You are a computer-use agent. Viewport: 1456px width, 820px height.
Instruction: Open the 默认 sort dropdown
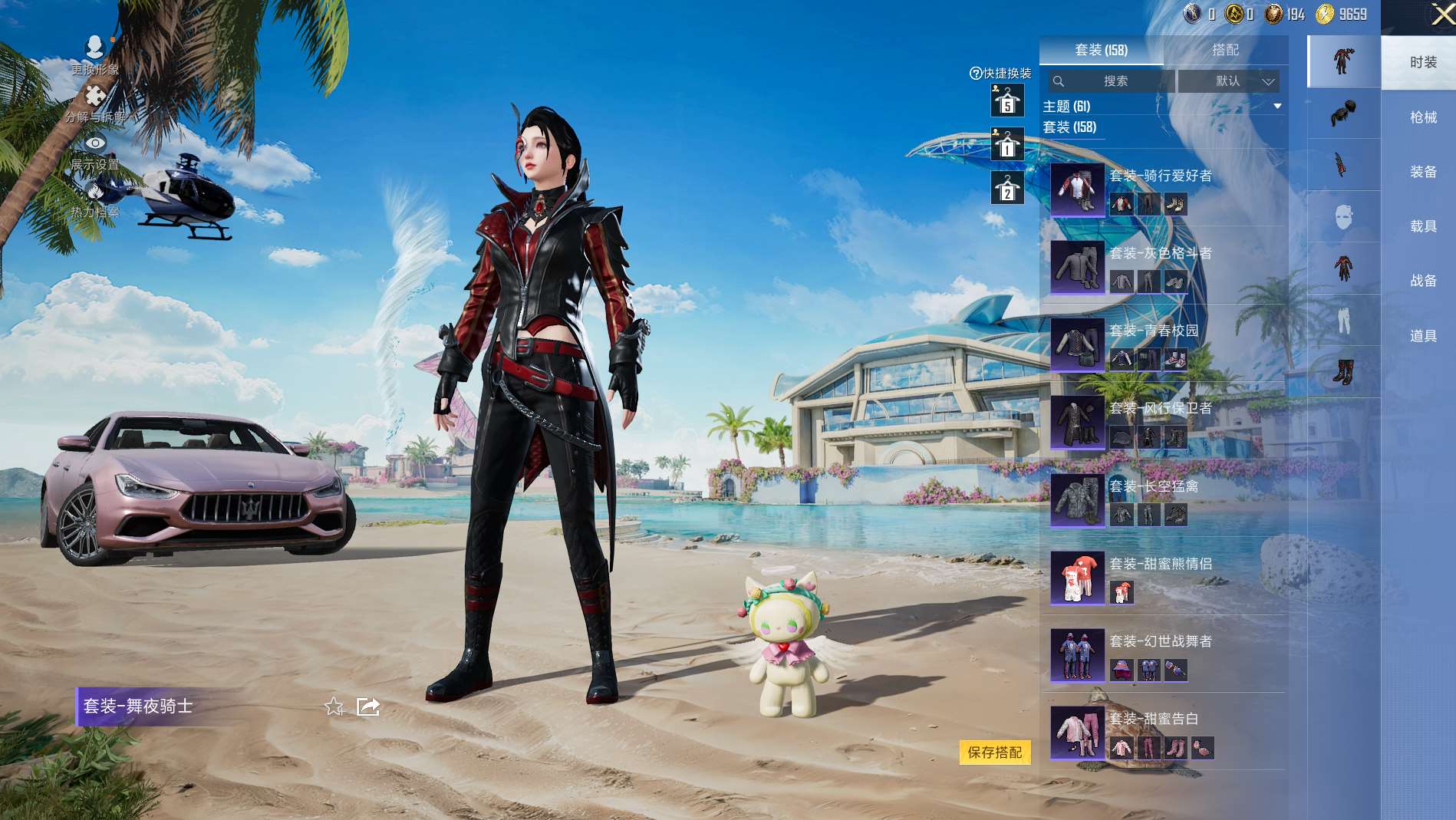1229,81
